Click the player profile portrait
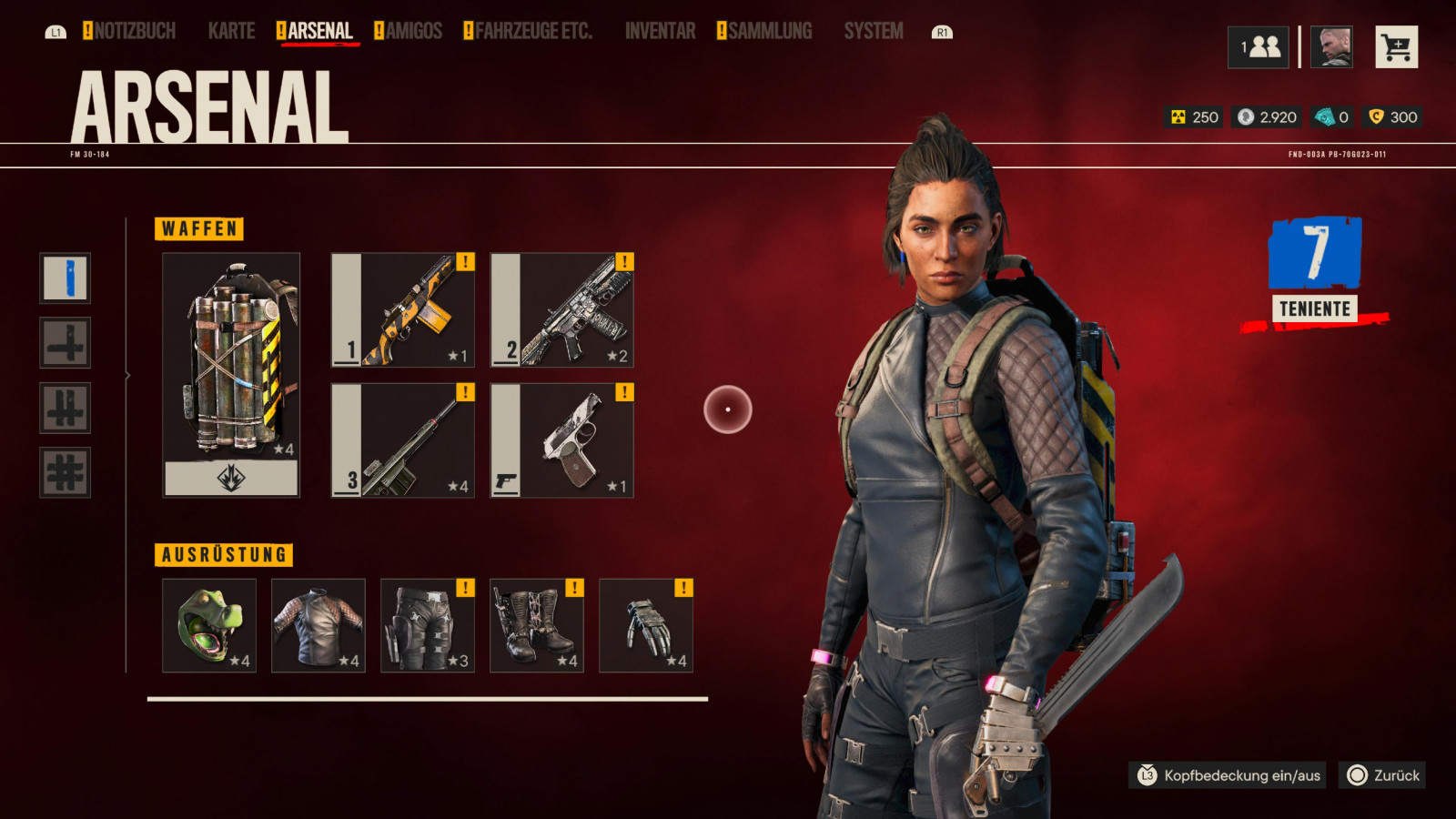Screen dimensions: 1456x819 tap(1330, 47)
